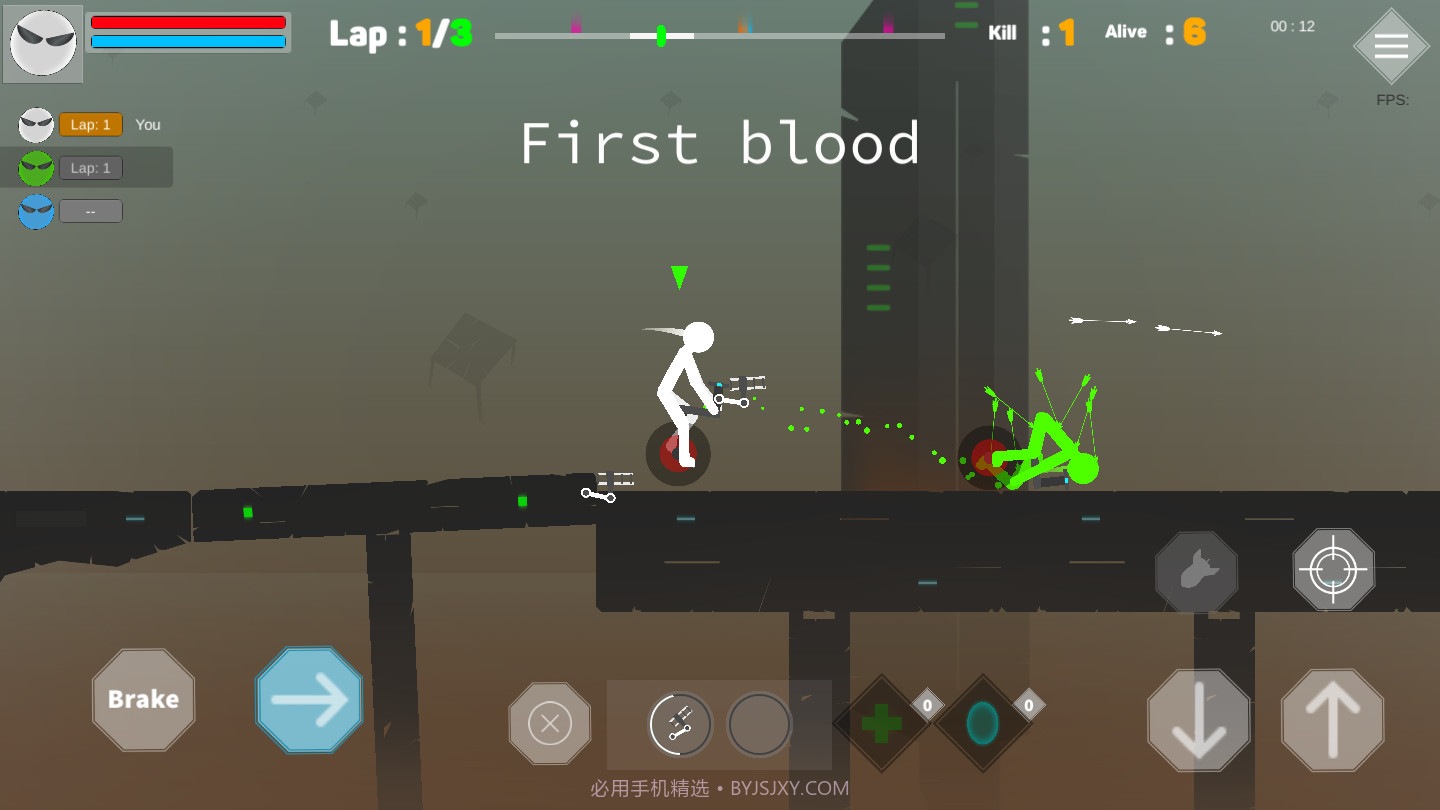
Task: Tap the down arrow control
Action: tap(1198, 720)
